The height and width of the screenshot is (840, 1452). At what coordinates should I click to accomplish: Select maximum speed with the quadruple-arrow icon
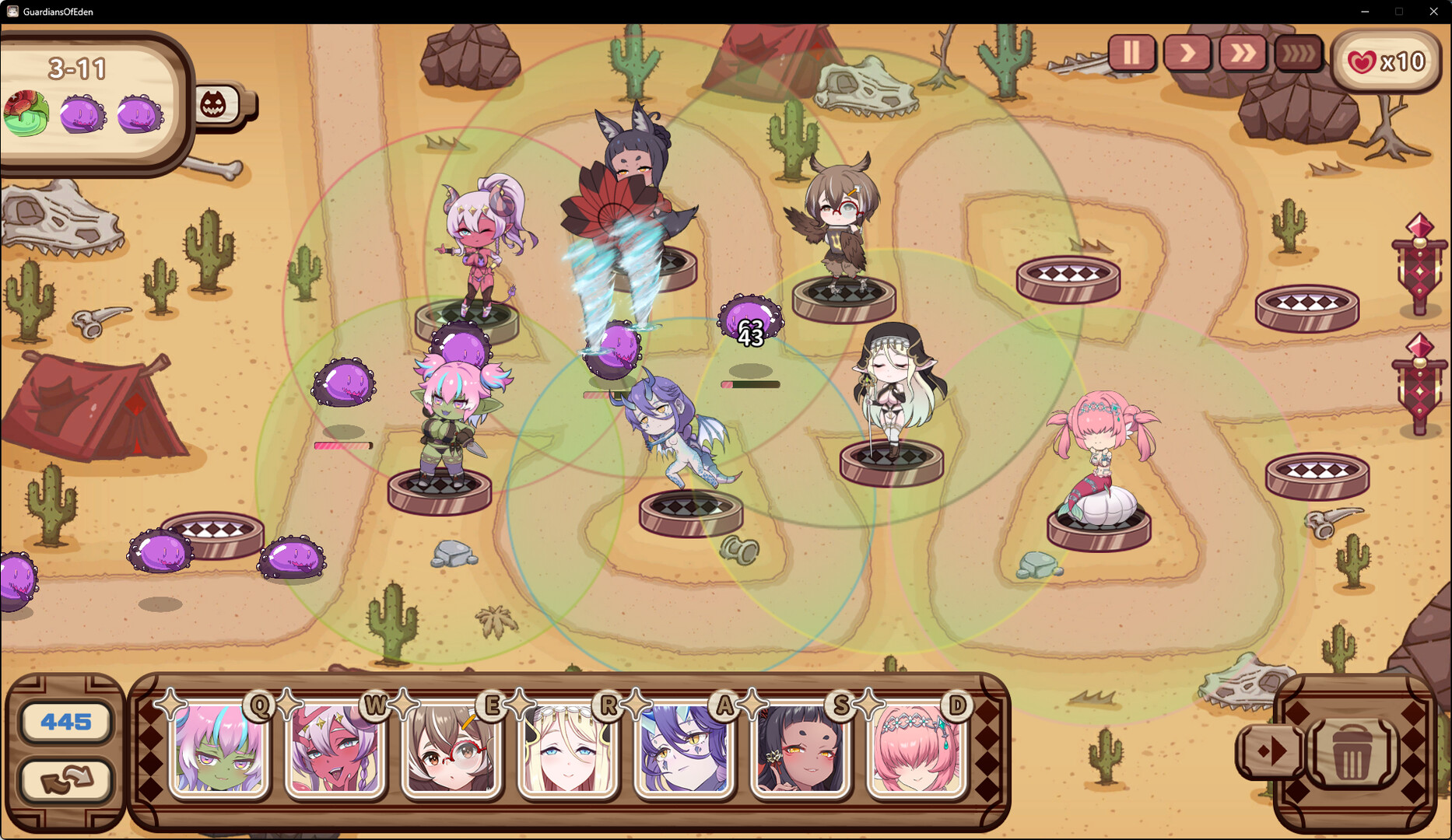[x=1298, y=54]
